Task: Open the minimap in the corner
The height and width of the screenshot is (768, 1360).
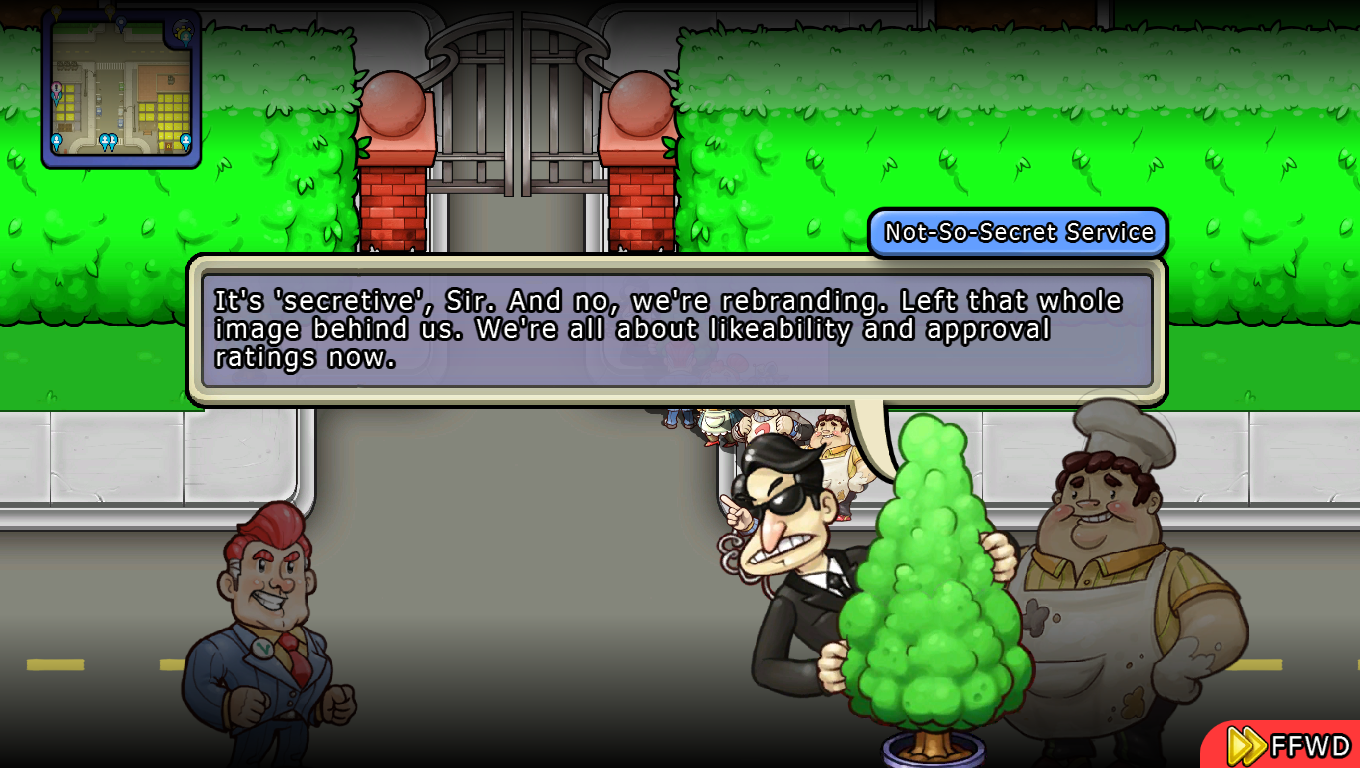Action: tap(121, 90)
